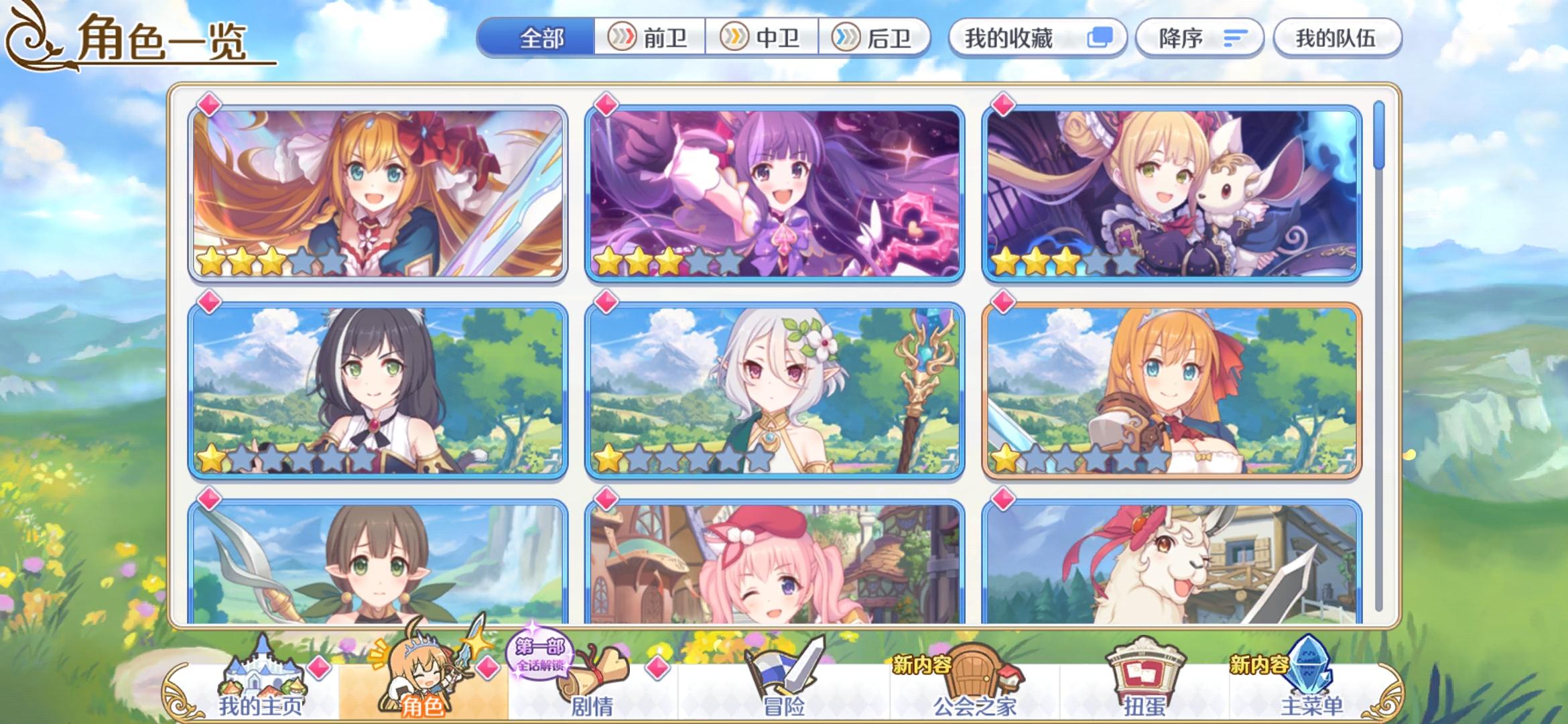
Task: Expand the 后卫 rear guard filter
Action: tap(876, 39)
